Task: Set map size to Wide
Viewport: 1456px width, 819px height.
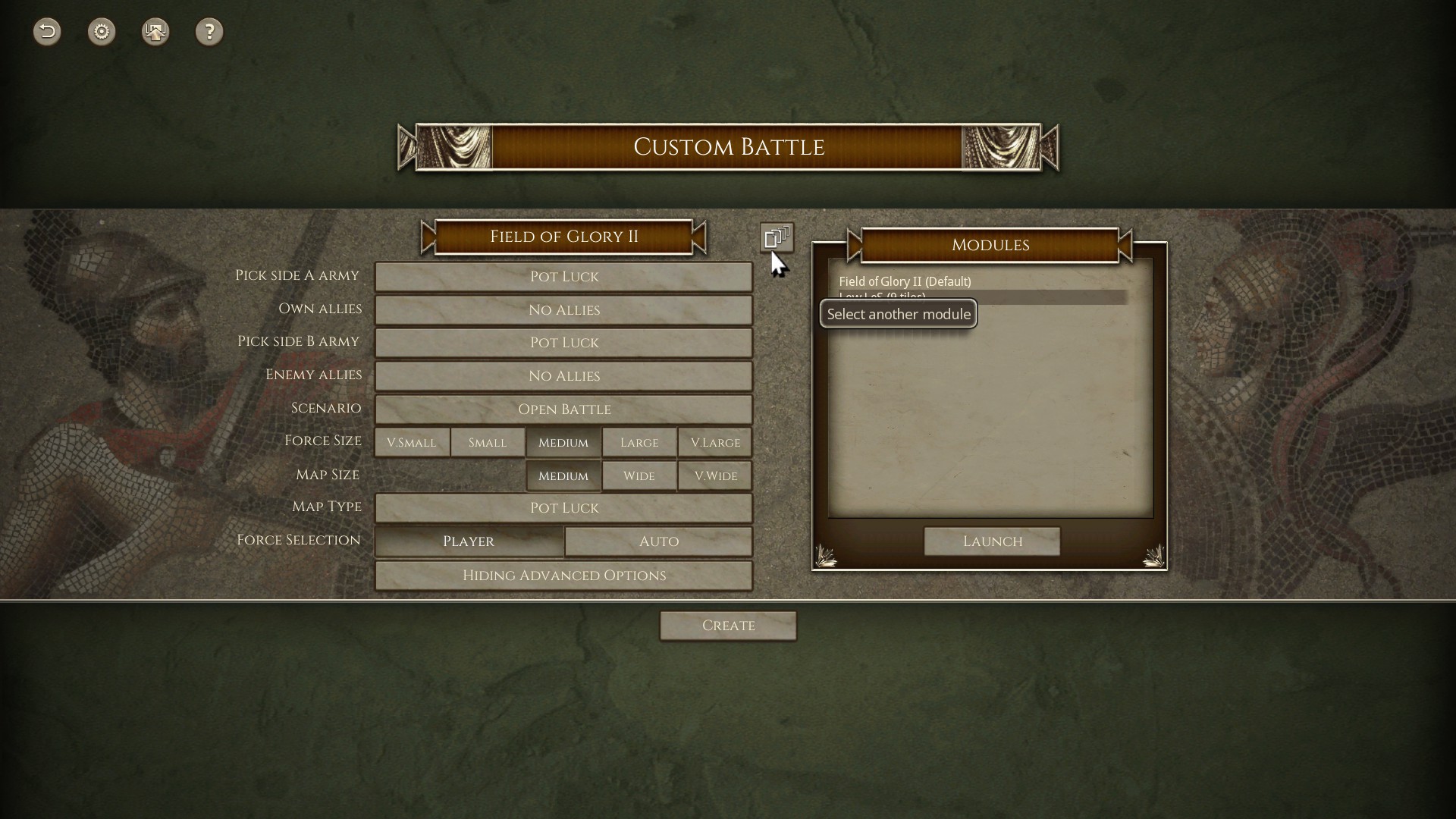Action: [639, 475]
